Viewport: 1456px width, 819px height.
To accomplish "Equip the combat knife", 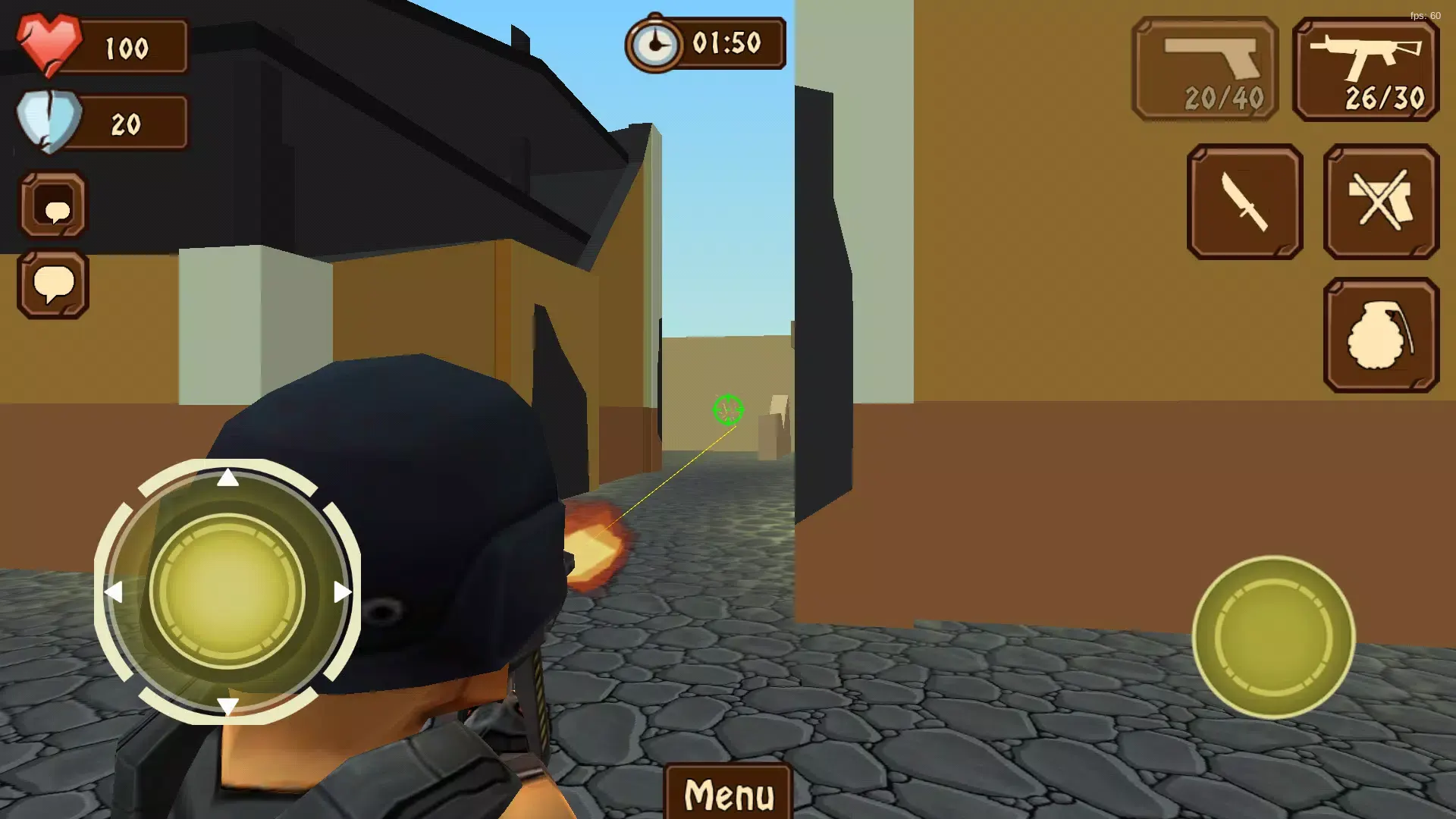I will [1244, 202].
